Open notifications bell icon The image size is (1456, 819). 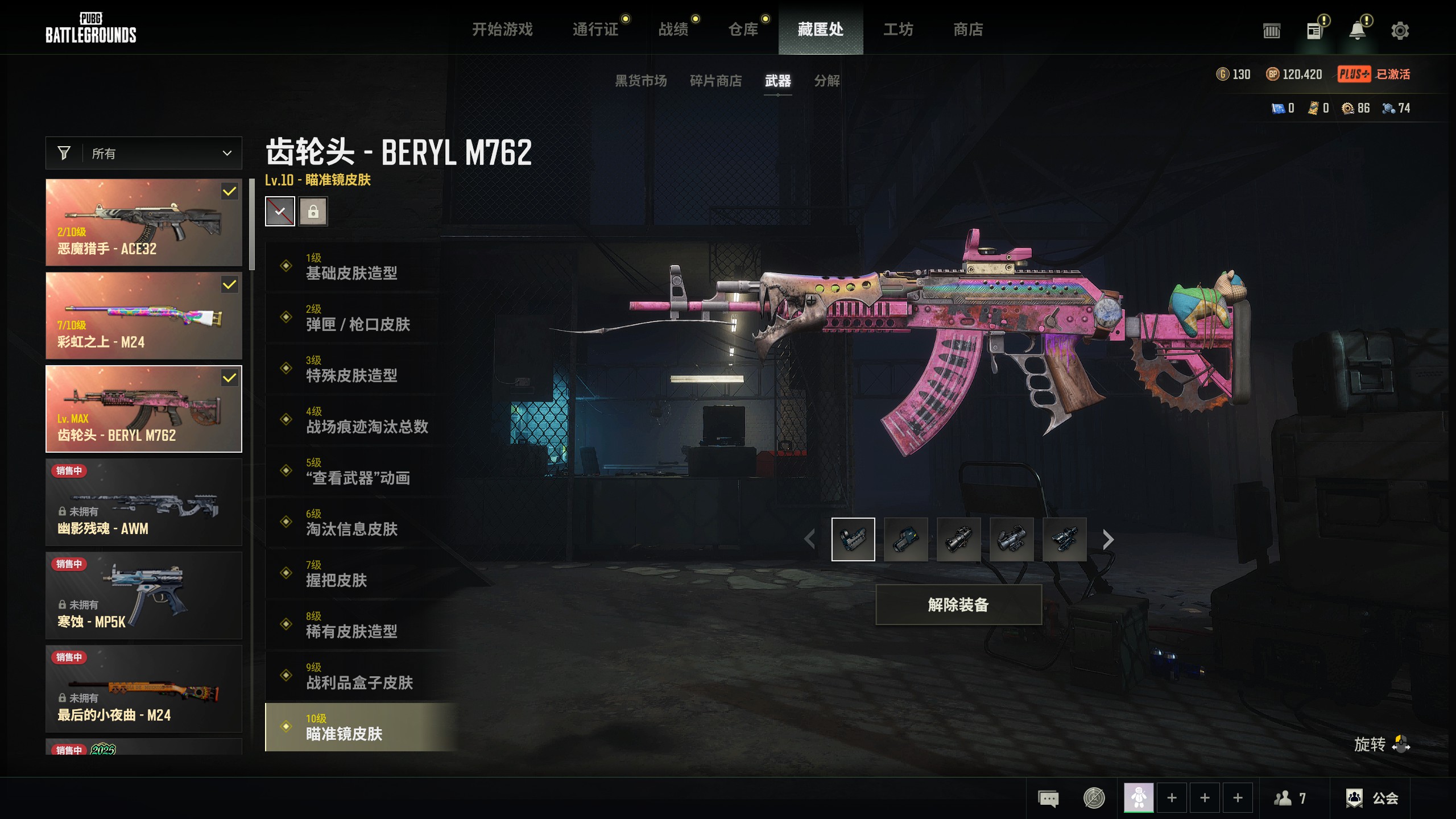tap(1357, 31)
